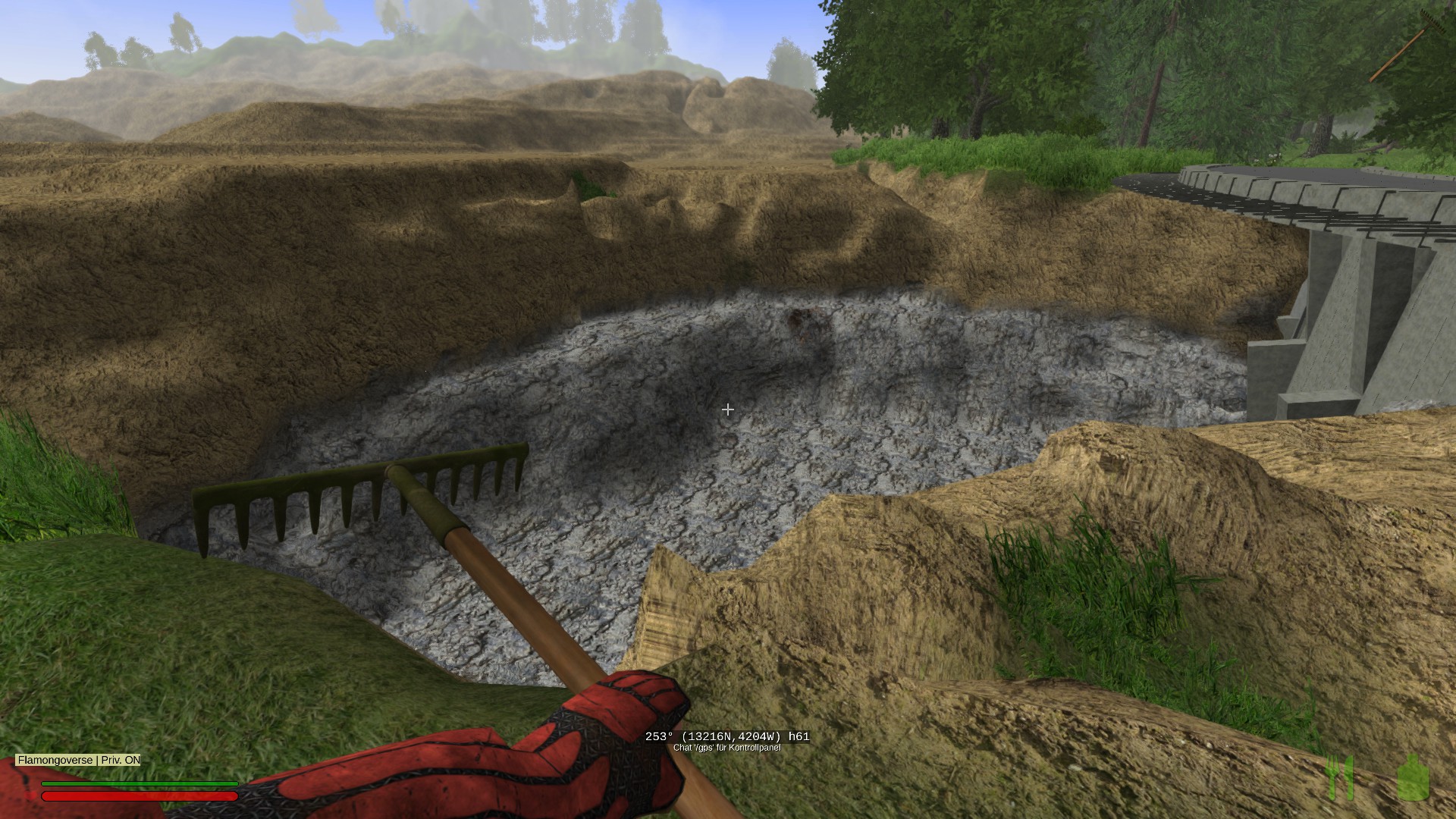Click the fork and knife hunger icon
Image resolution: width=1456 pixels, height=819 pixels.
pyautogui.click(x=1341, y=777)
